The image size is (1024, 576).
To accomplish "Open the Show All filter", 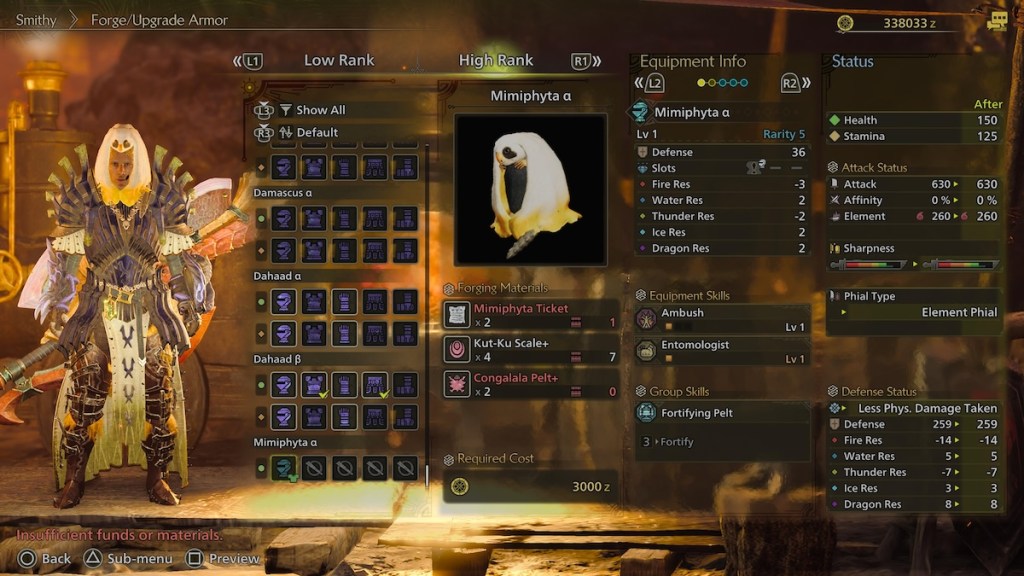I will [x=320, y=110].
